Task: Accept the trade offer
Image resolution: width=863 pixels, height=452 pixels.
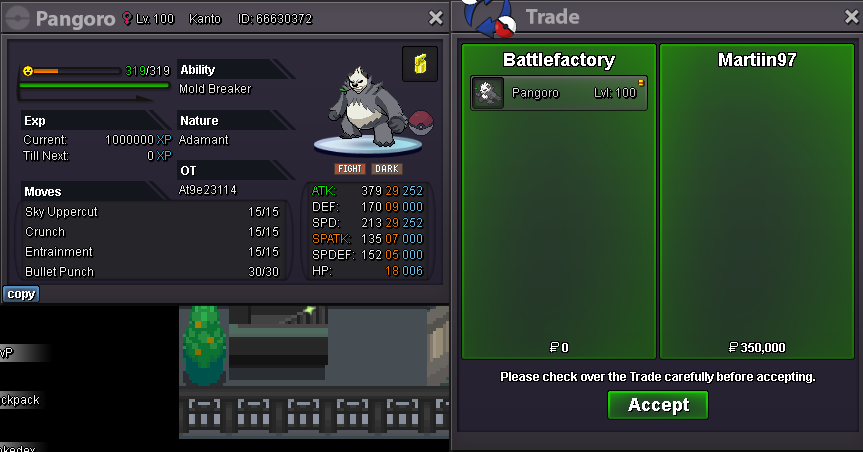Action: click(657, 405)
